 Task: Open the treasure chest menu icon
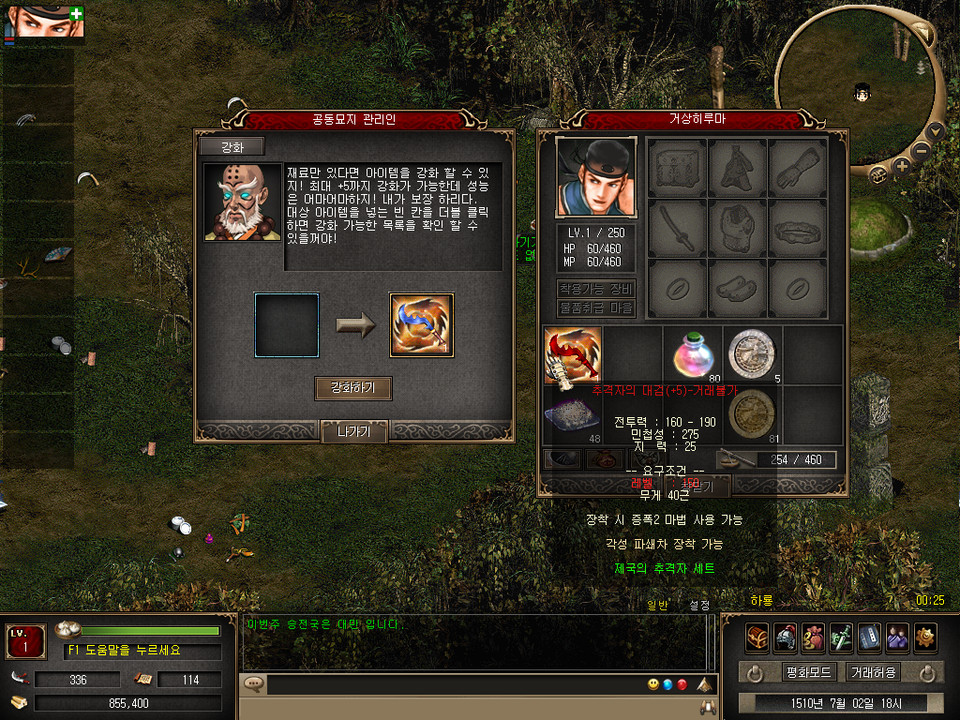coord(757,636)
